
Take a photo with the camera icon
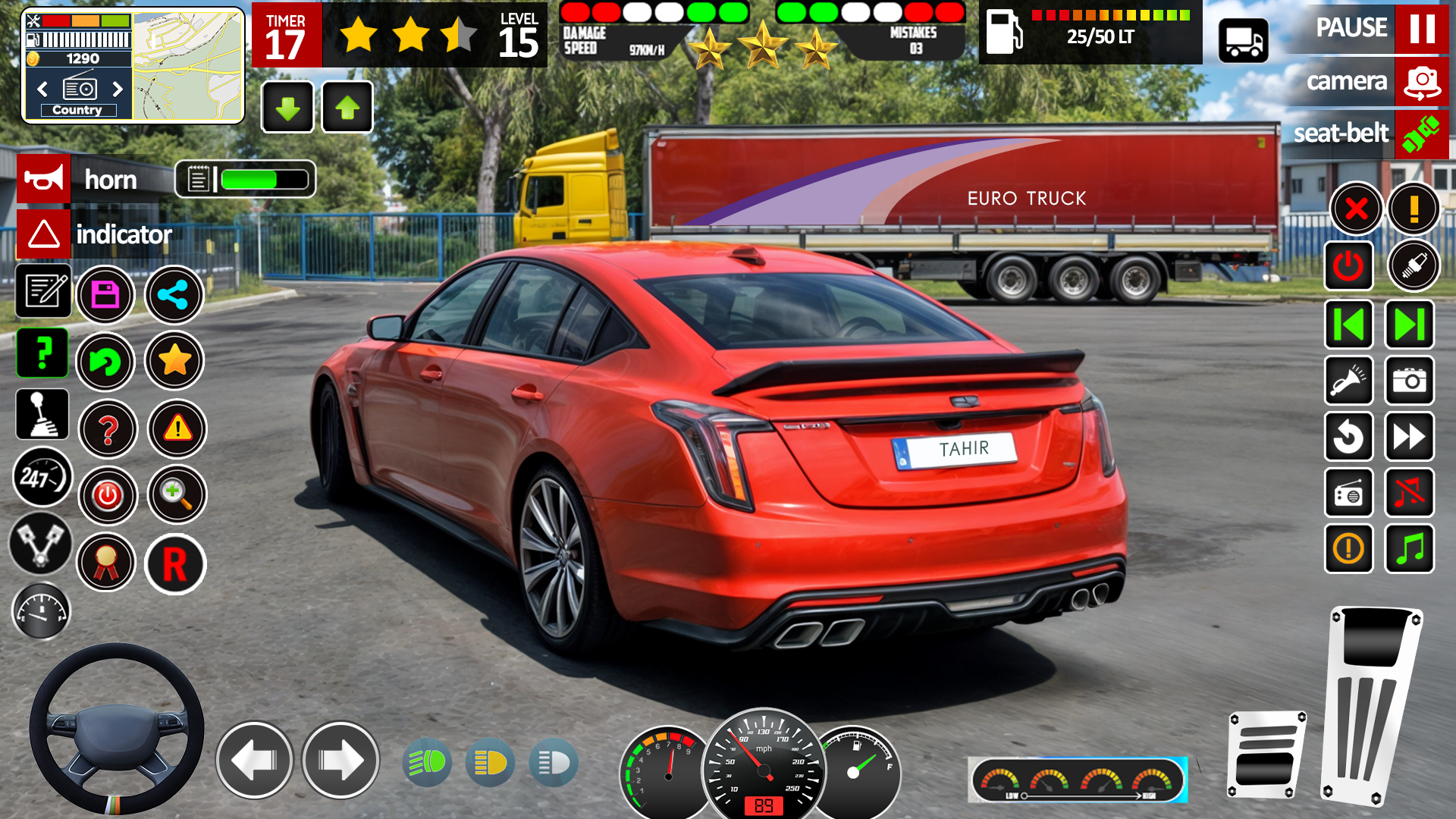(1409, 381)
